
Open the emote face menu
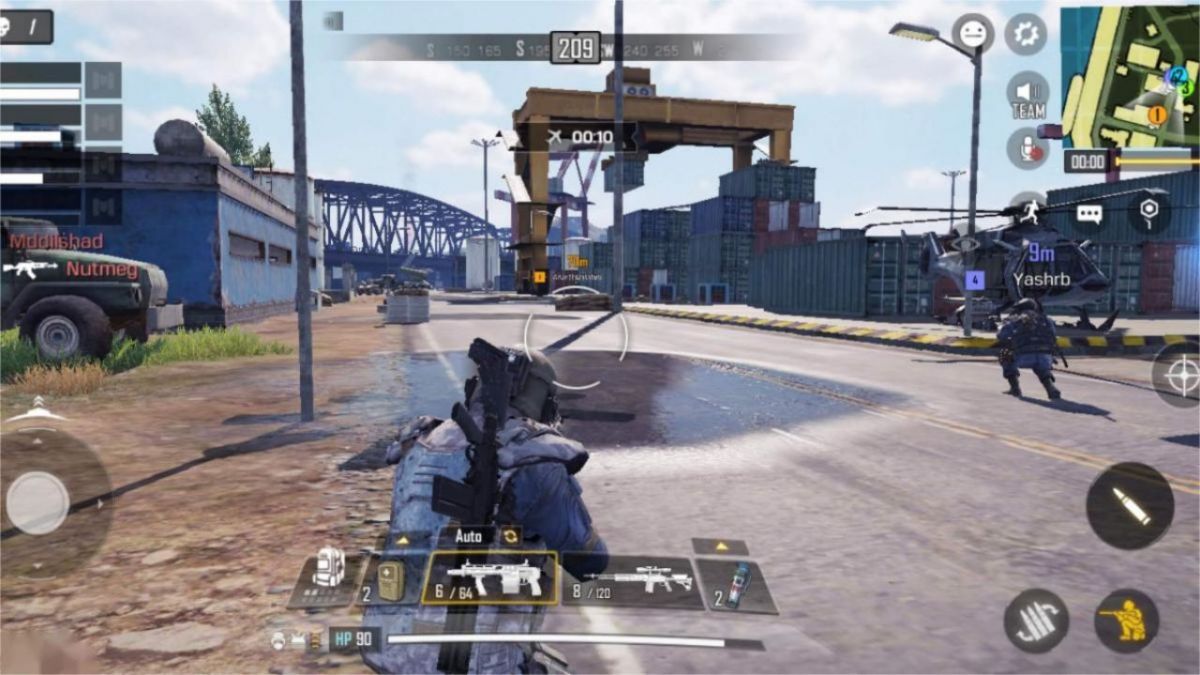tap(973, 34)
